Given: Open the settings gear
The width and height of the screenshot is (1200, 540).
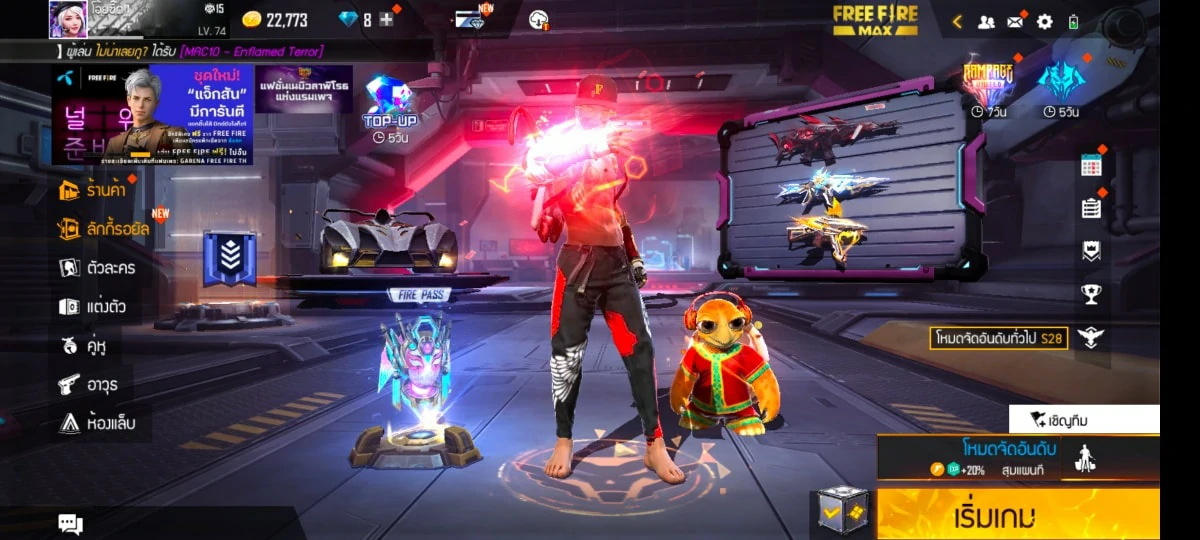Looking at the screenshot, I should 1045,21.
